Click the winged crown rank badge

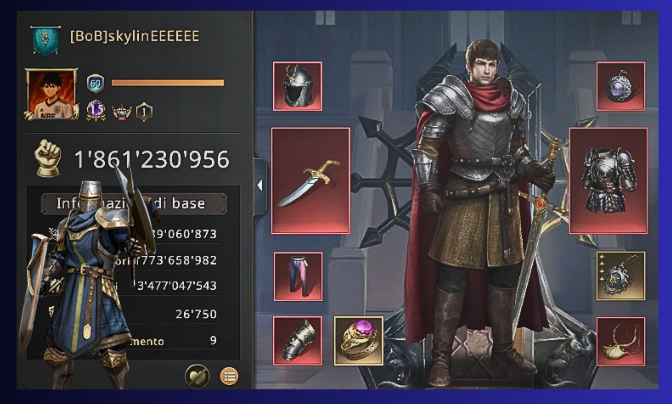(x=122, y=112)
